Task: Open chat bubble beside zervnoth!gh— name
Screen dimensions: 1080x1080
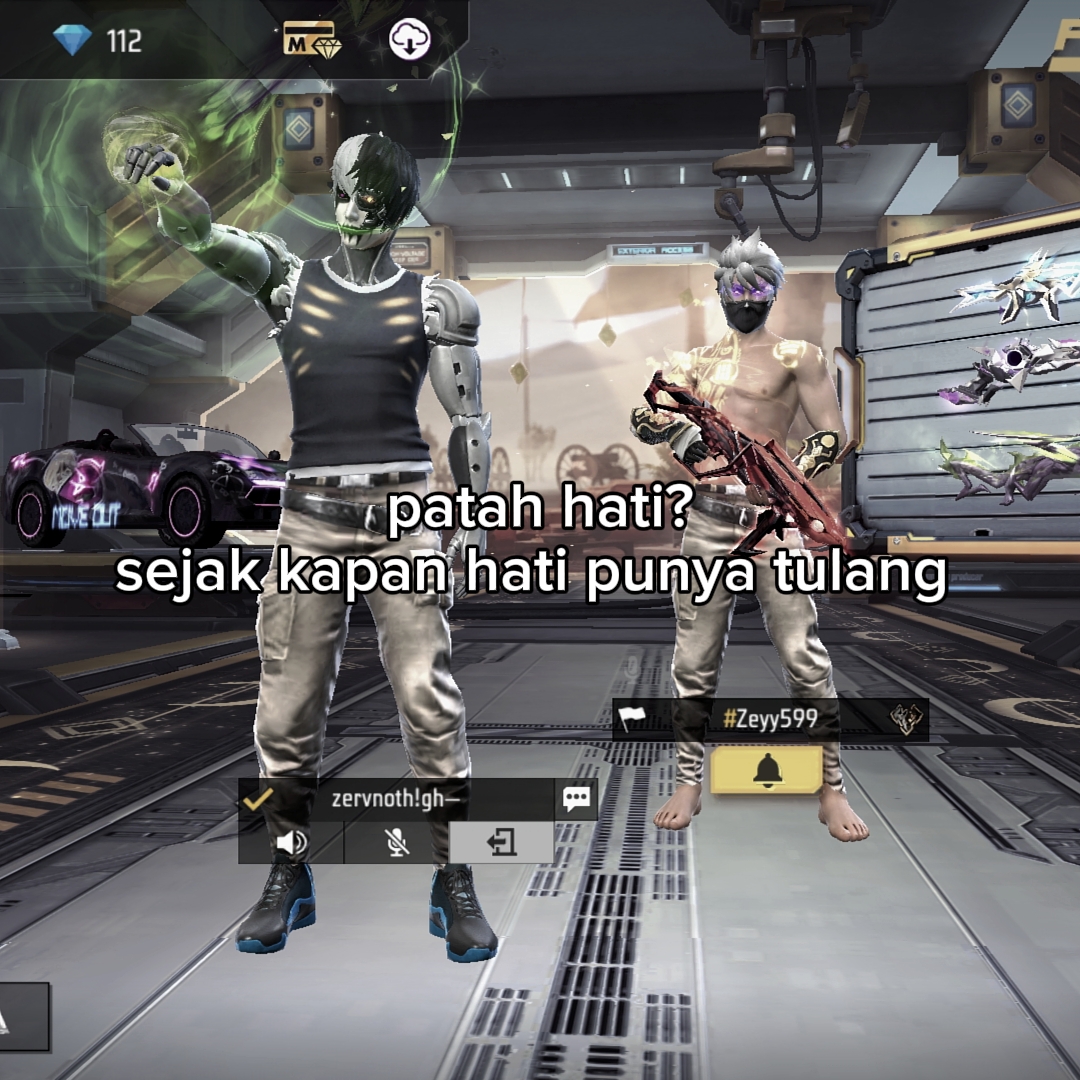Action: [x=576, y=798]
